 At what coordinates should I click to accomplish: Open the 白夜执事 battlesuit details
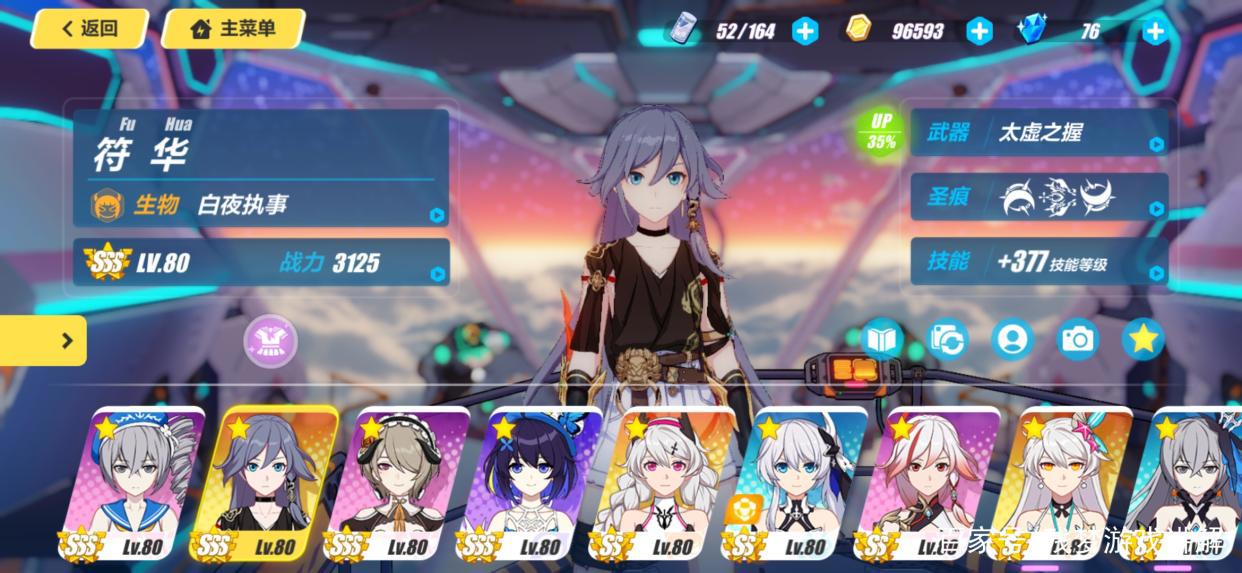point(260,205)
